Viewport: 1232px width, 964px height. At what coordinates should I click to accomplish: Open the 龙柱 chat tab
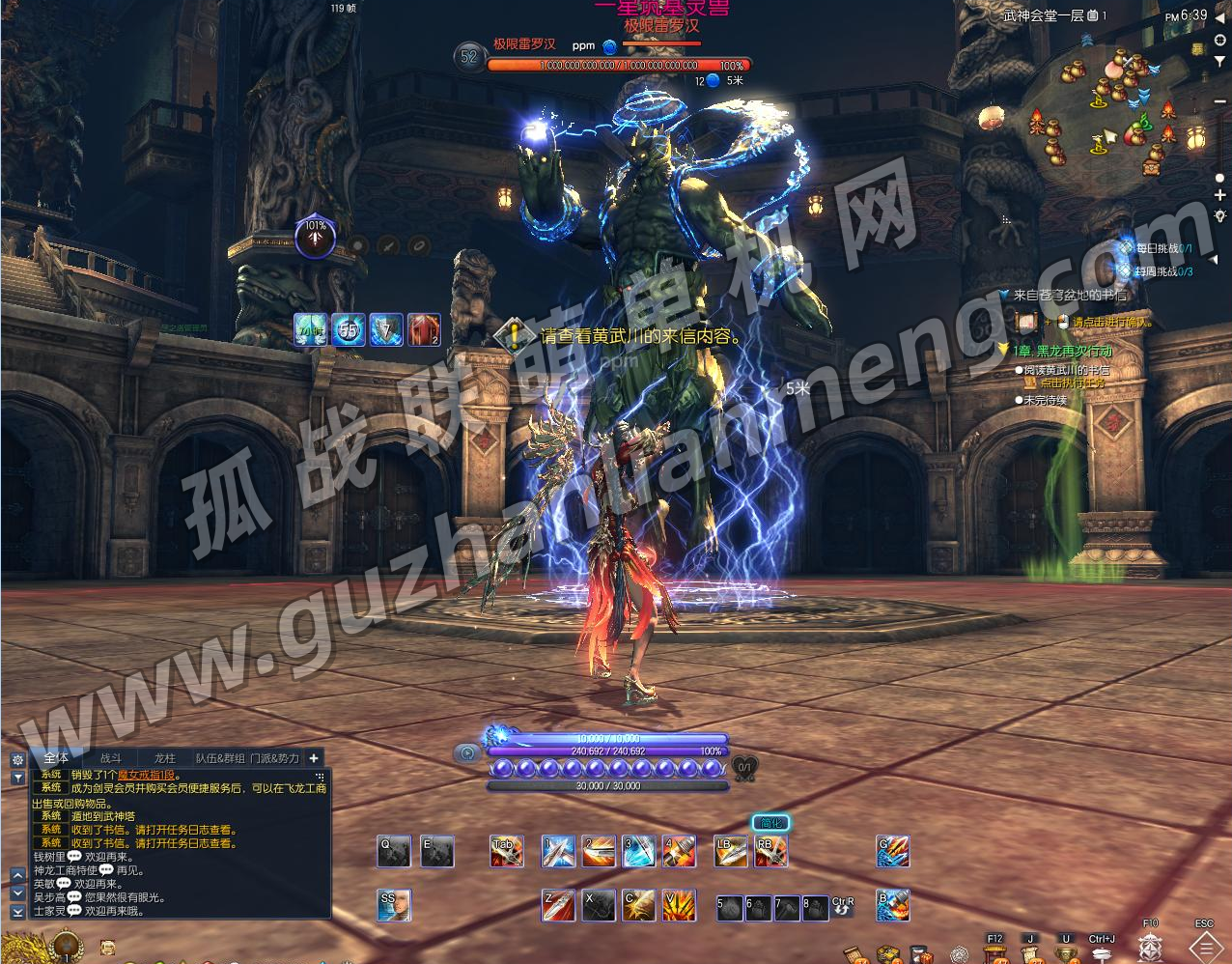(x=165, y=758)
